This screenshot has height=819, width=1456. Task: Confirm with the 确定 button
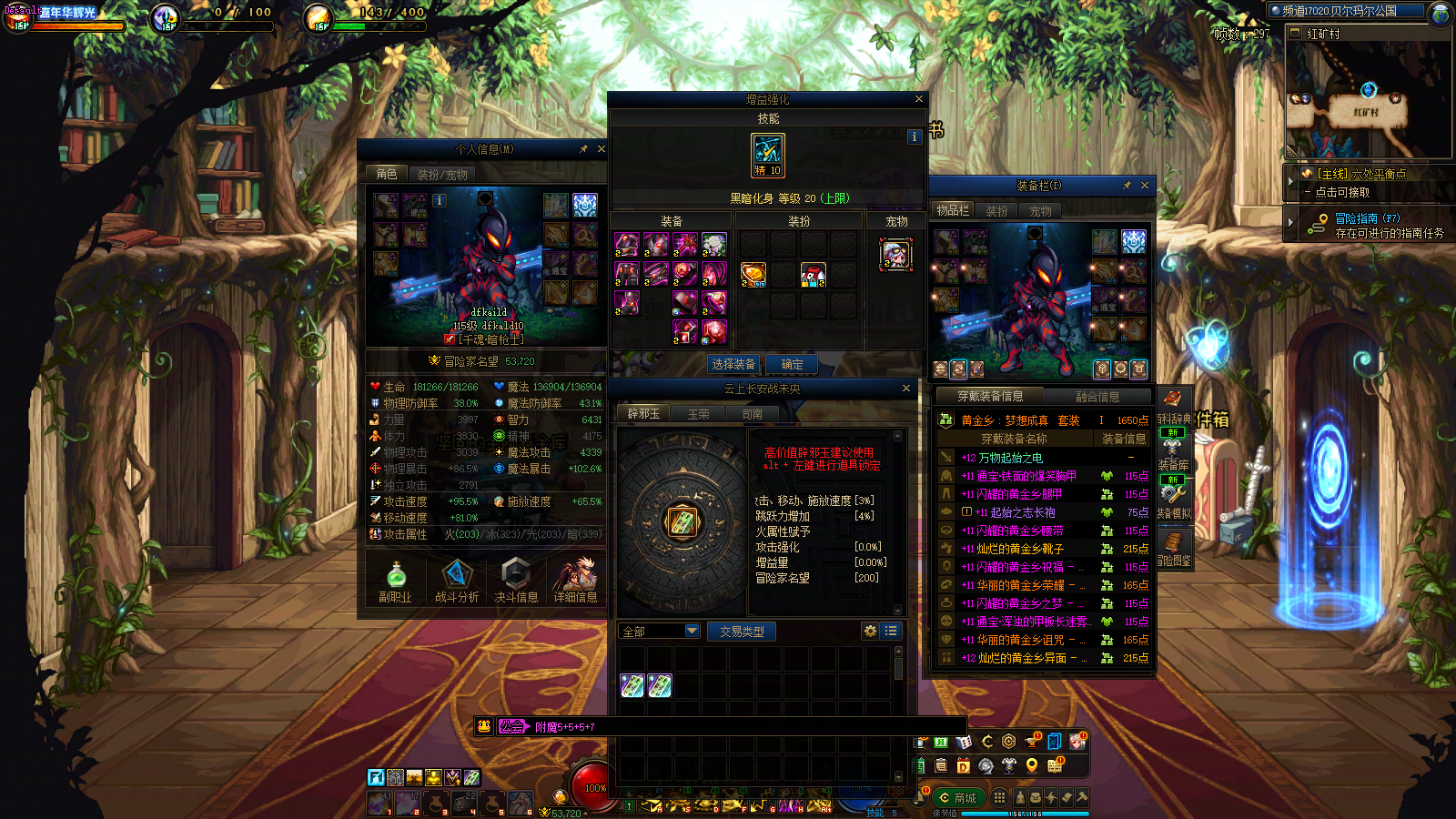[792, 364]
